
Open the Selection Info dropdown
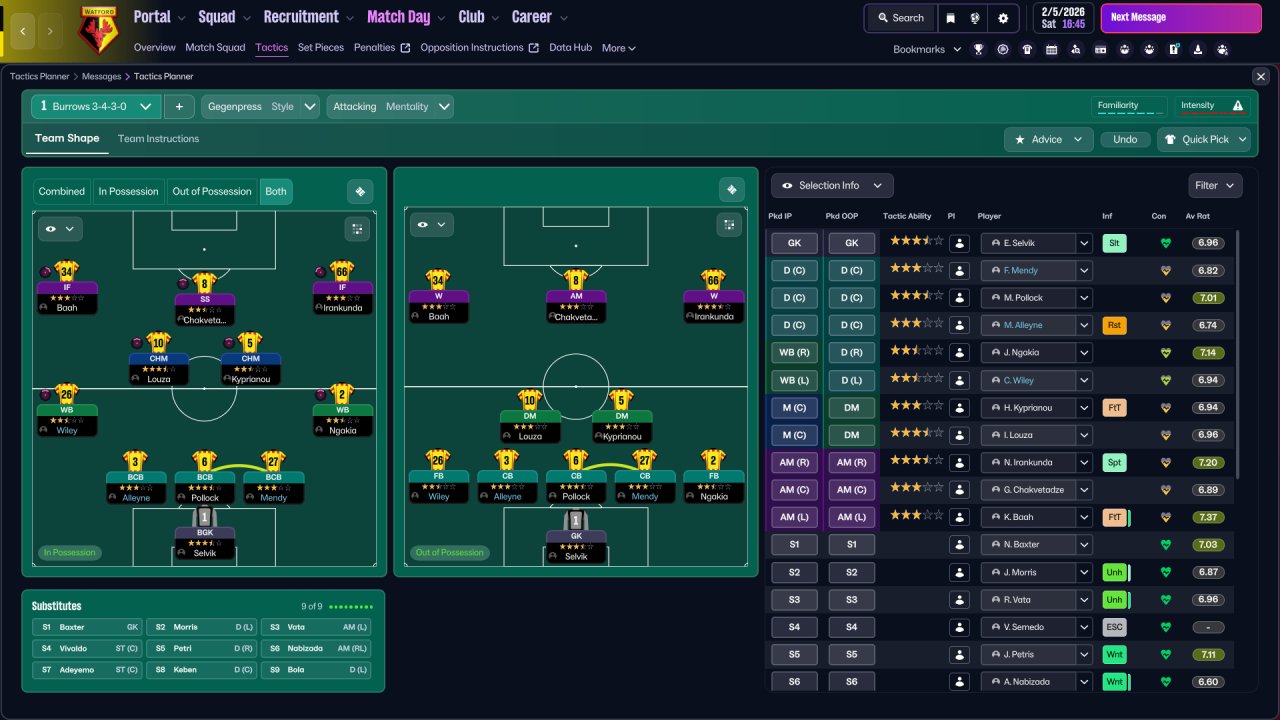click(x=832, y=186)
